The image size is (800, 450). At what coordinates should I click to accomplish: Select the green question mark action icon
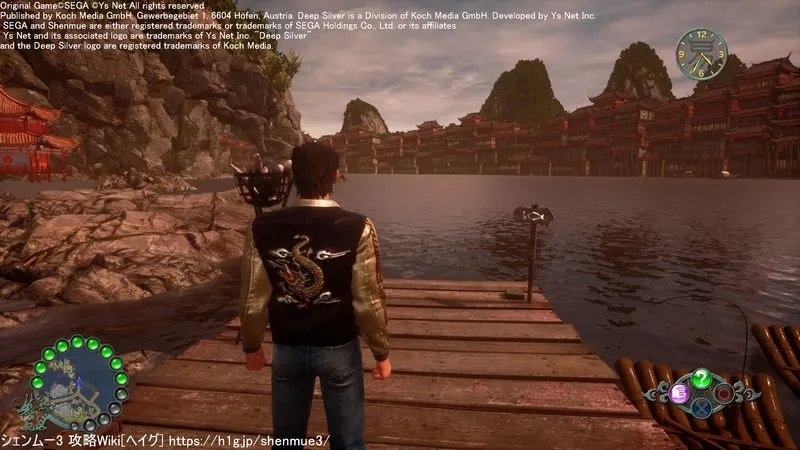[703, 379]
